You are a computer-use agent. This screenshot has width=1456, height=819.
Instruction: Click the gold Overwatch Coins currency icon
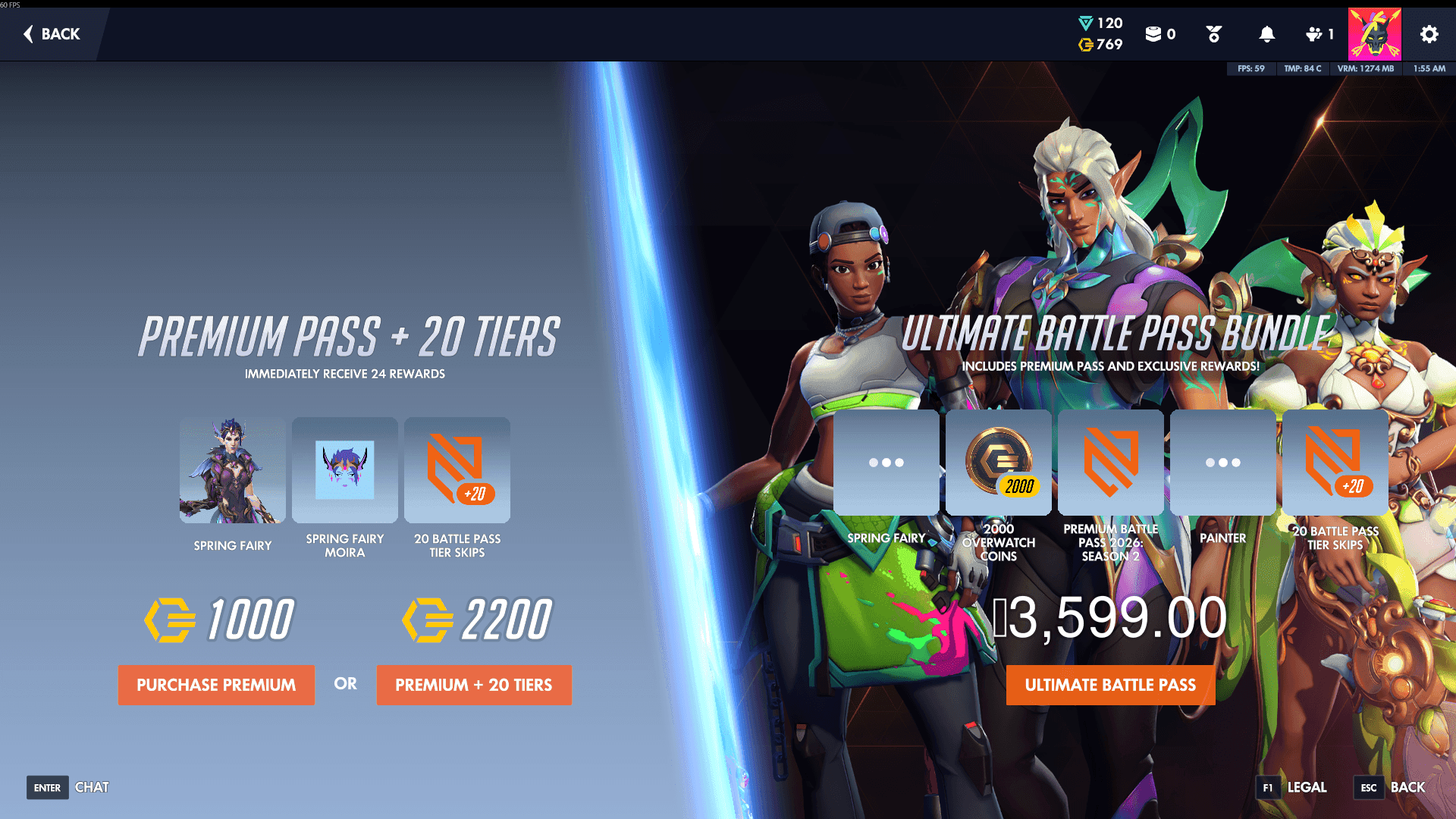point(1084,45)
